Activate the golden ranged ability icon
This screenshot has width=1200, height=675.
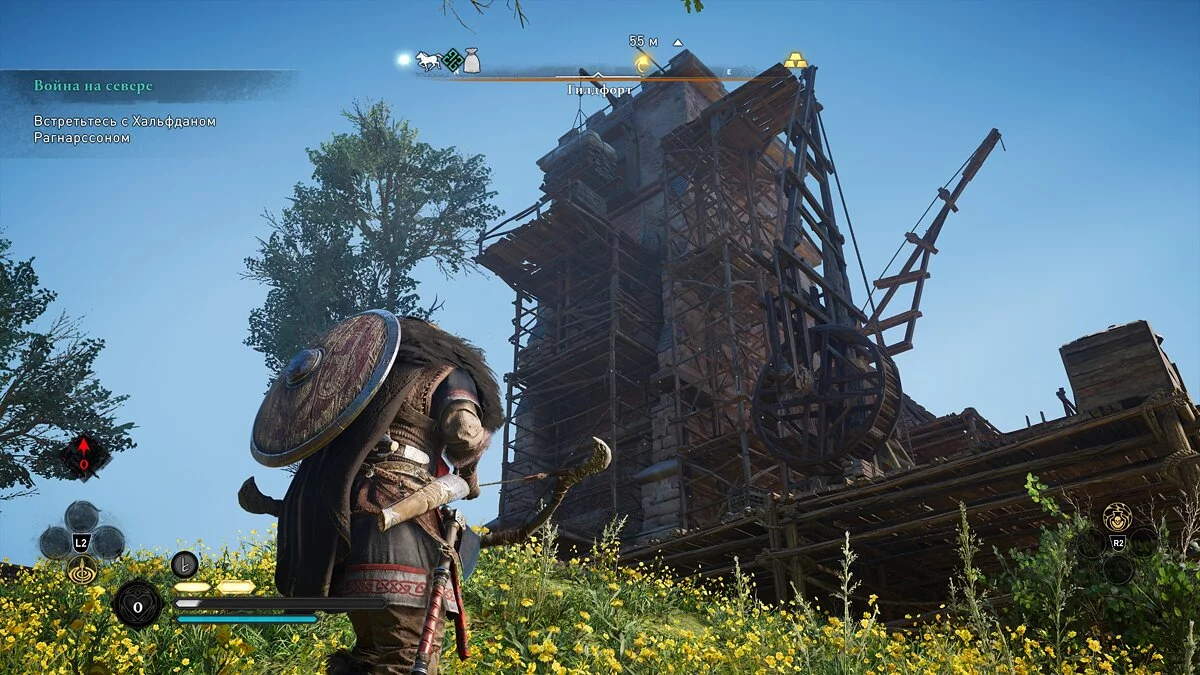coord(82,569)
